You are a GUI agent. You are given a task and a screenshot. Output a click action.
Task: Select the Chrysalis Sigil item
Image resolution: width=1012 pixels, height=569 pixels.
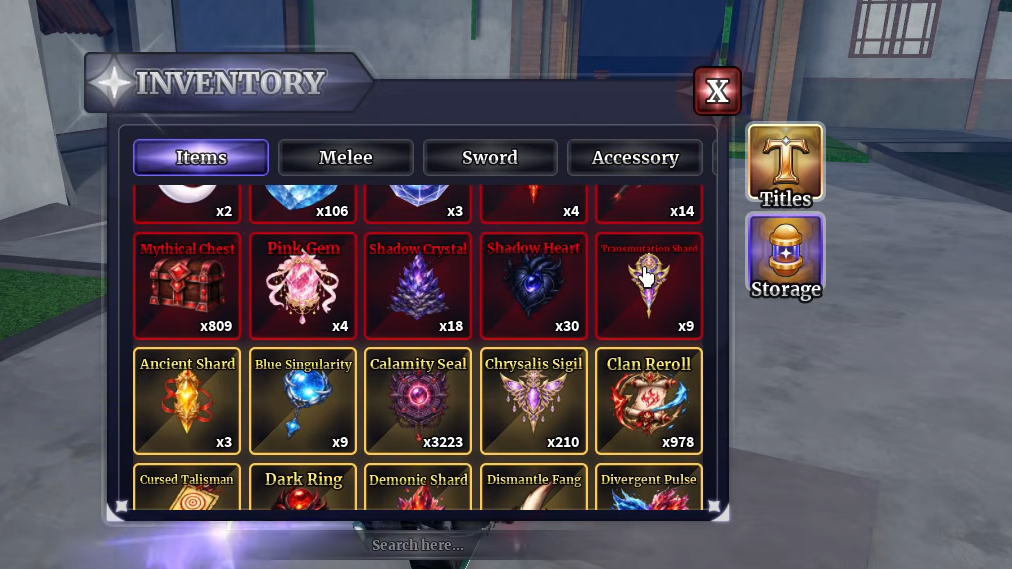(x=534, y=402)
